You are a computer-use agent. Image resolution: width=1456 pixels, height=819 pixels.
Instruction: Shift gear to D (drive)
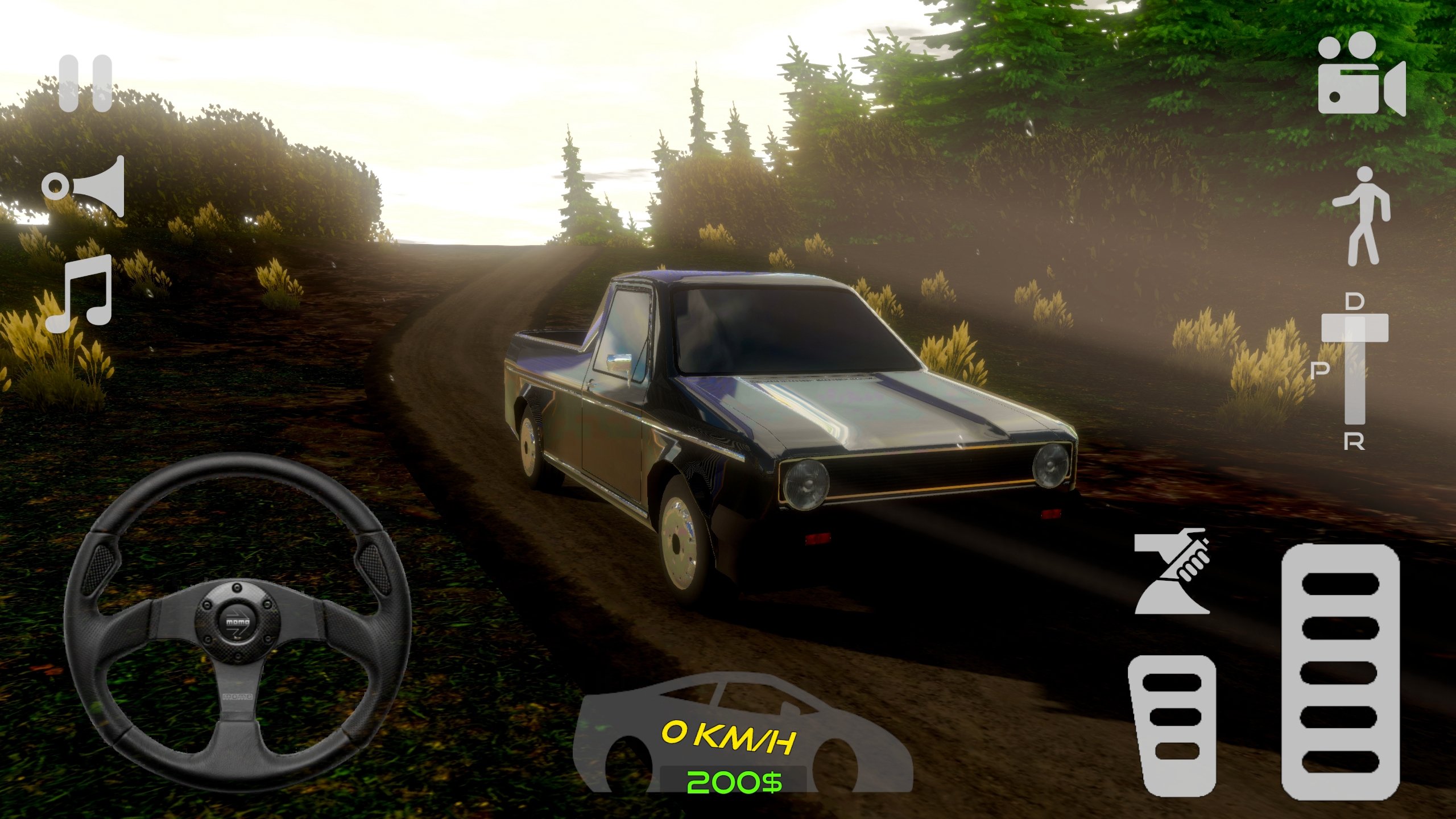point(1354,302)
